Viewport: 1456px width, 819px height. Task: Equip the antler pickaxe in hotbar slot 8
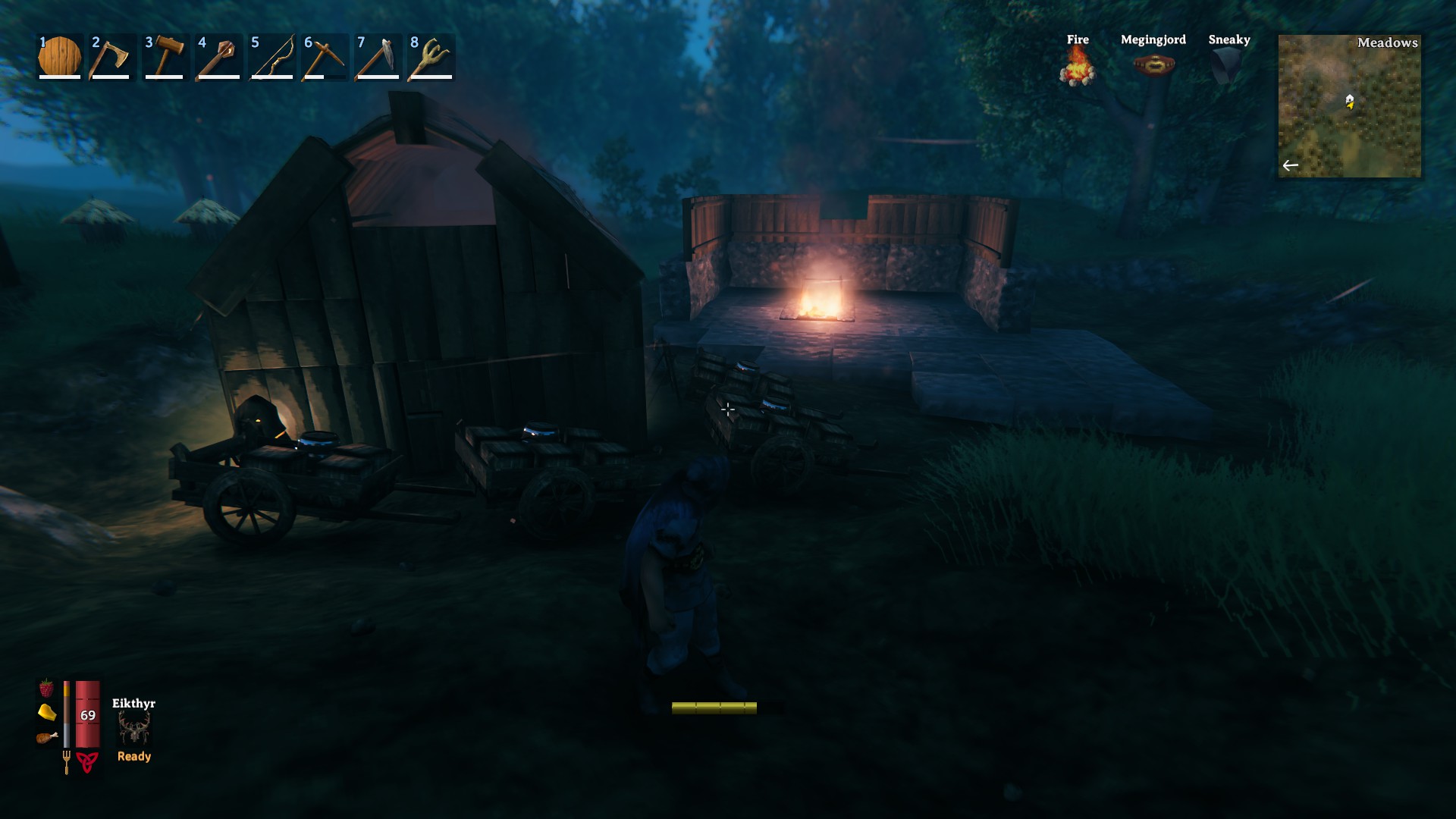[x=433, y=56]
